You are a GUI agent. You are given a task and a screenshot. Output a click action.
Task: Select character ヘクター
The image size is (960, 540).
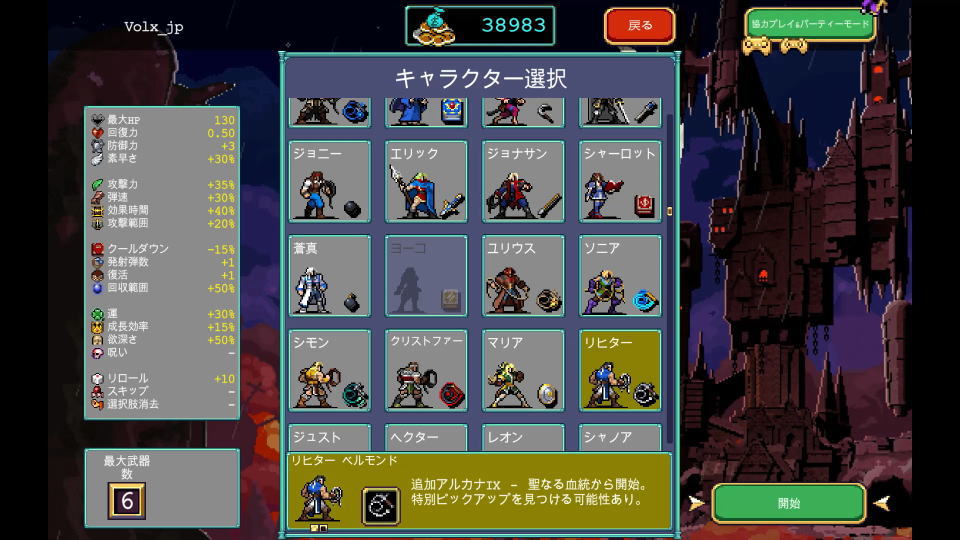click(x=426, y=438)
